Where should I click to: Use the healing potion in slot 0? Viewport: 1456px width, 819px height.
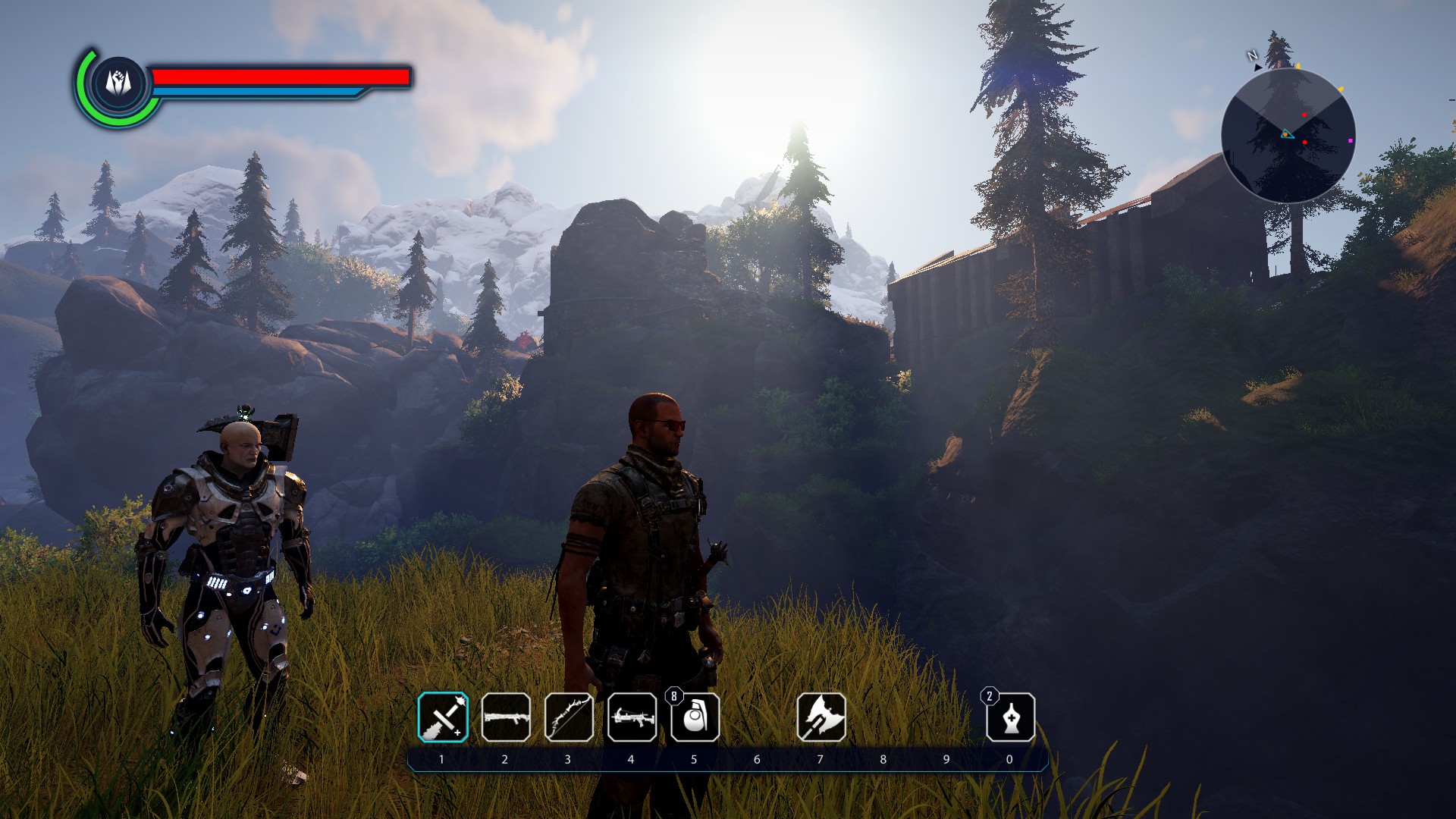1010,717
